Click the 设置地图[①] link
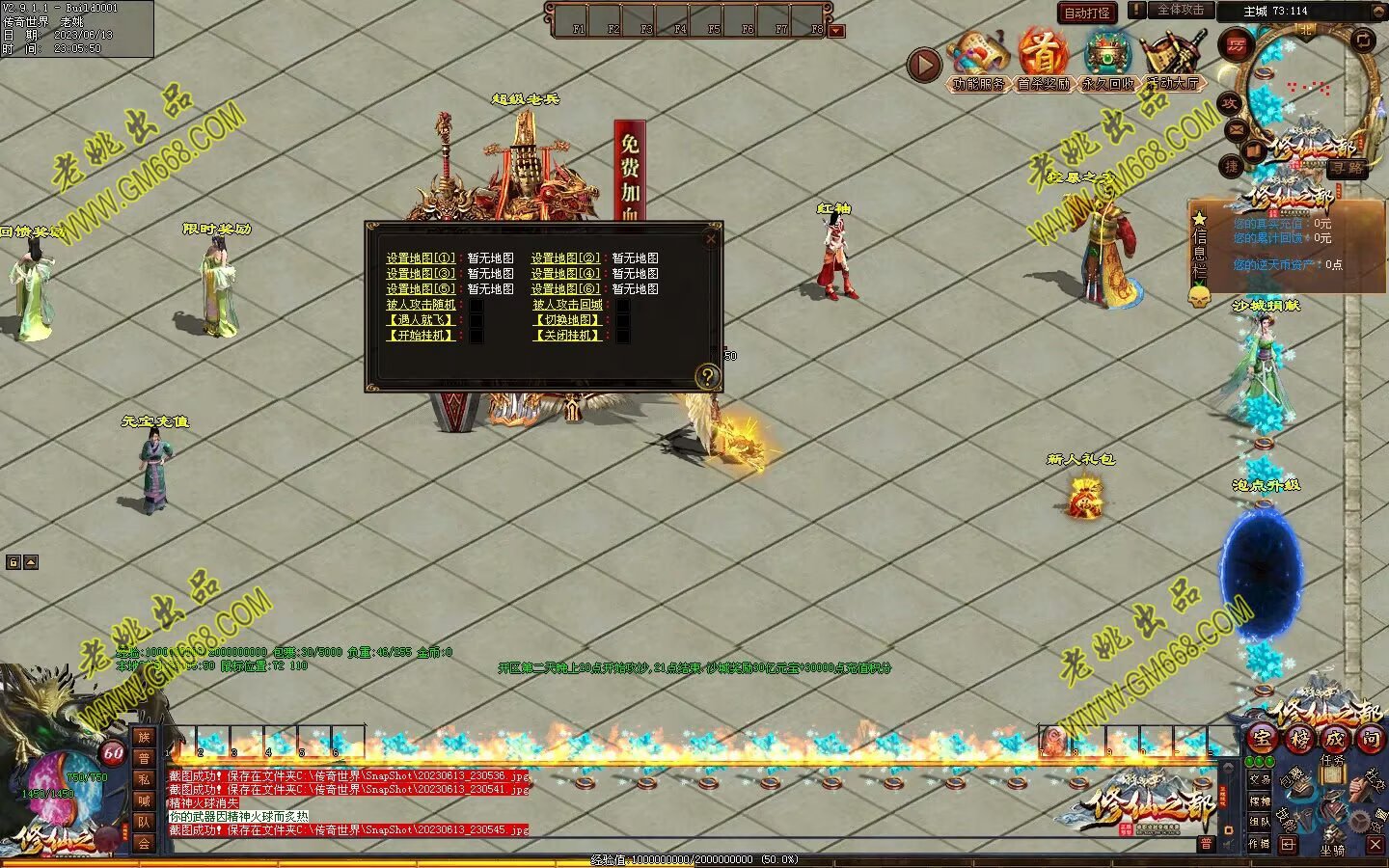The height and width of the screenshot is (868, 1389). click(x=421, y=258)
